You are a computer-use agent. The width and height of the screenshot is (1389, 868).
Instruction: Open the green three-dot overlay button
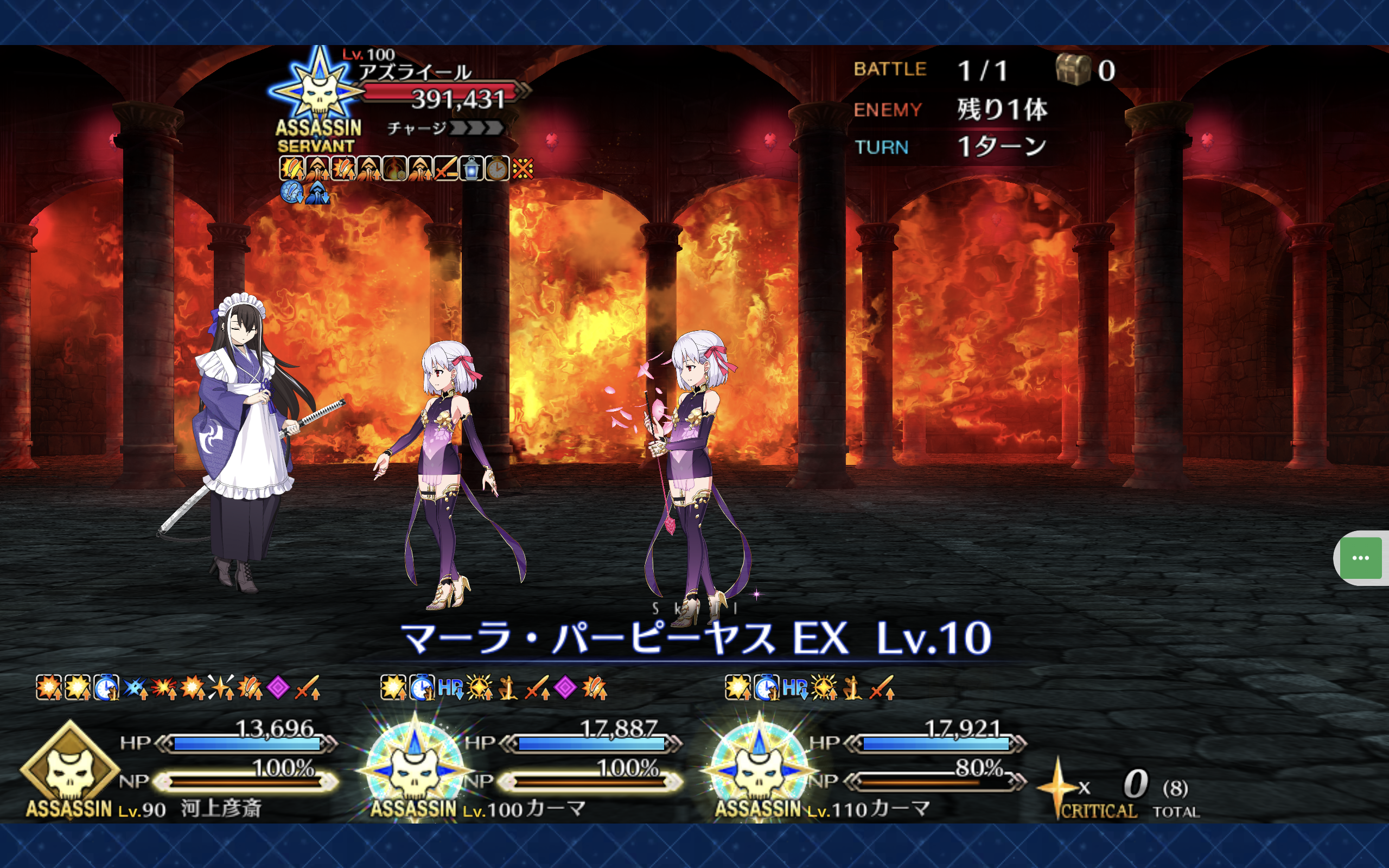click(x=1360, y=558)
